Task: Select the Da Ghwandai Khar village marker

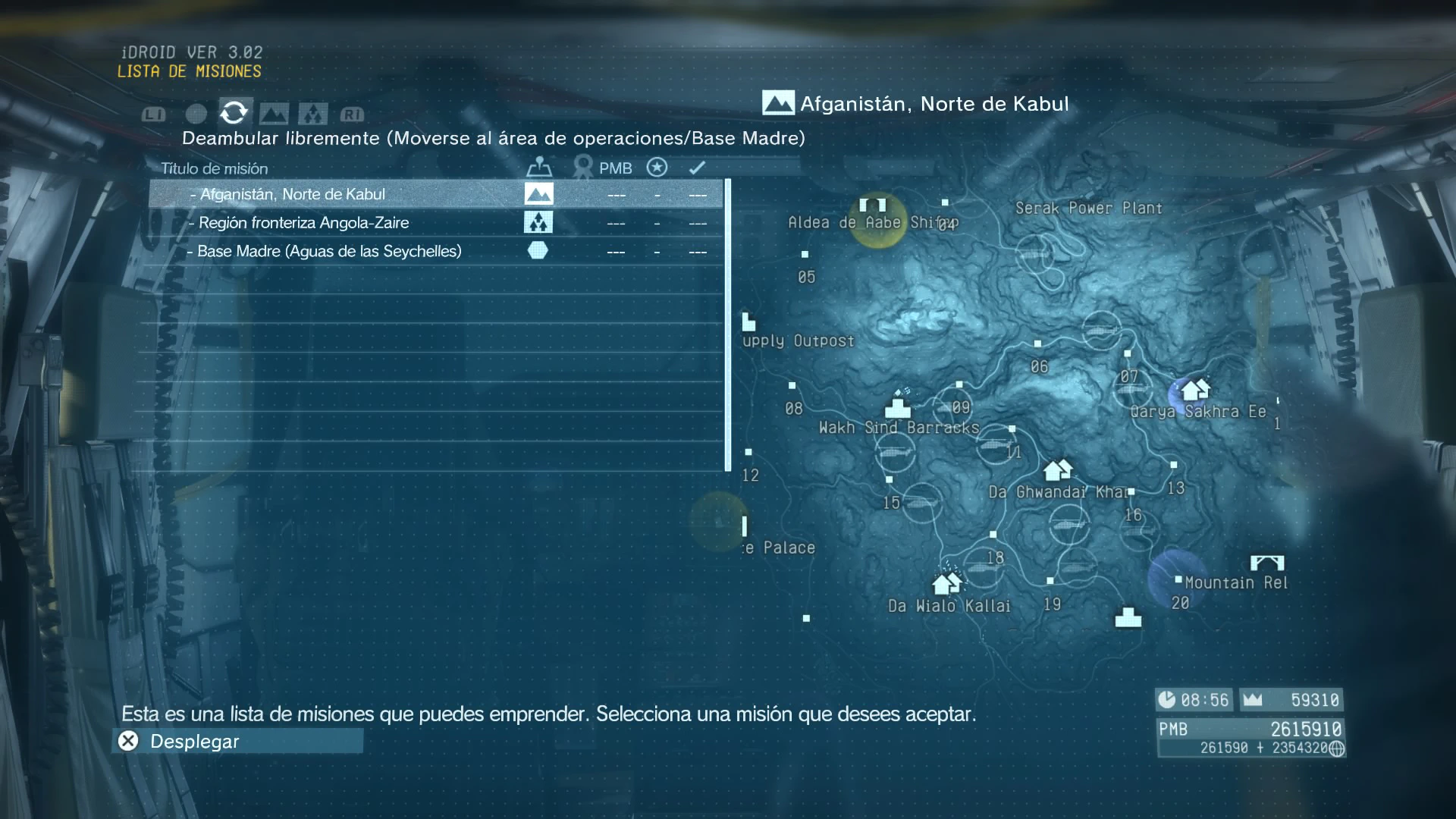Action: pyautogui.click(x=1057, y=470)
